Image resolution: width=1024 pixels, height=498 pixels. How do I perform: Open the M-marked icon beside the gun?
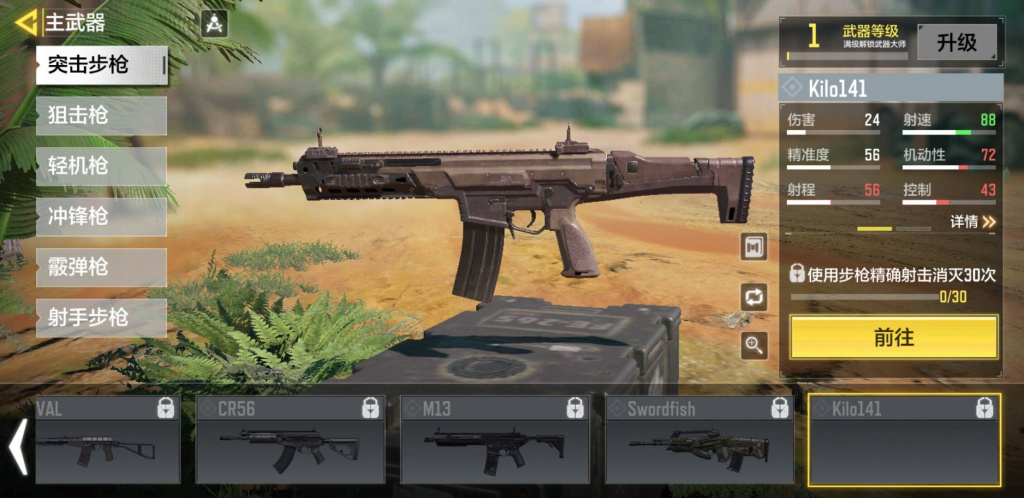click(x=754, y=246)
